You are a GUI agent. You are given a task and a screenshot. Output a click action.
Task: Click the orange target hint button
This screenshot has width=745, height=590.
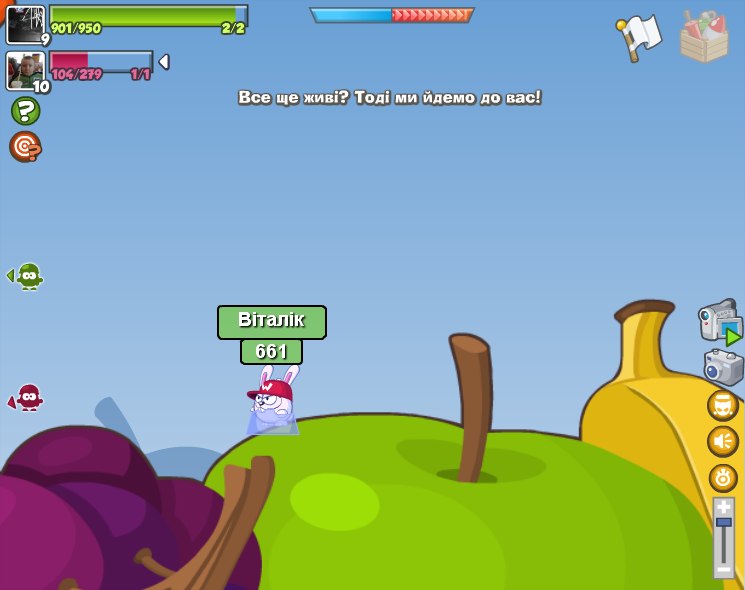click(x=25, y=146)
